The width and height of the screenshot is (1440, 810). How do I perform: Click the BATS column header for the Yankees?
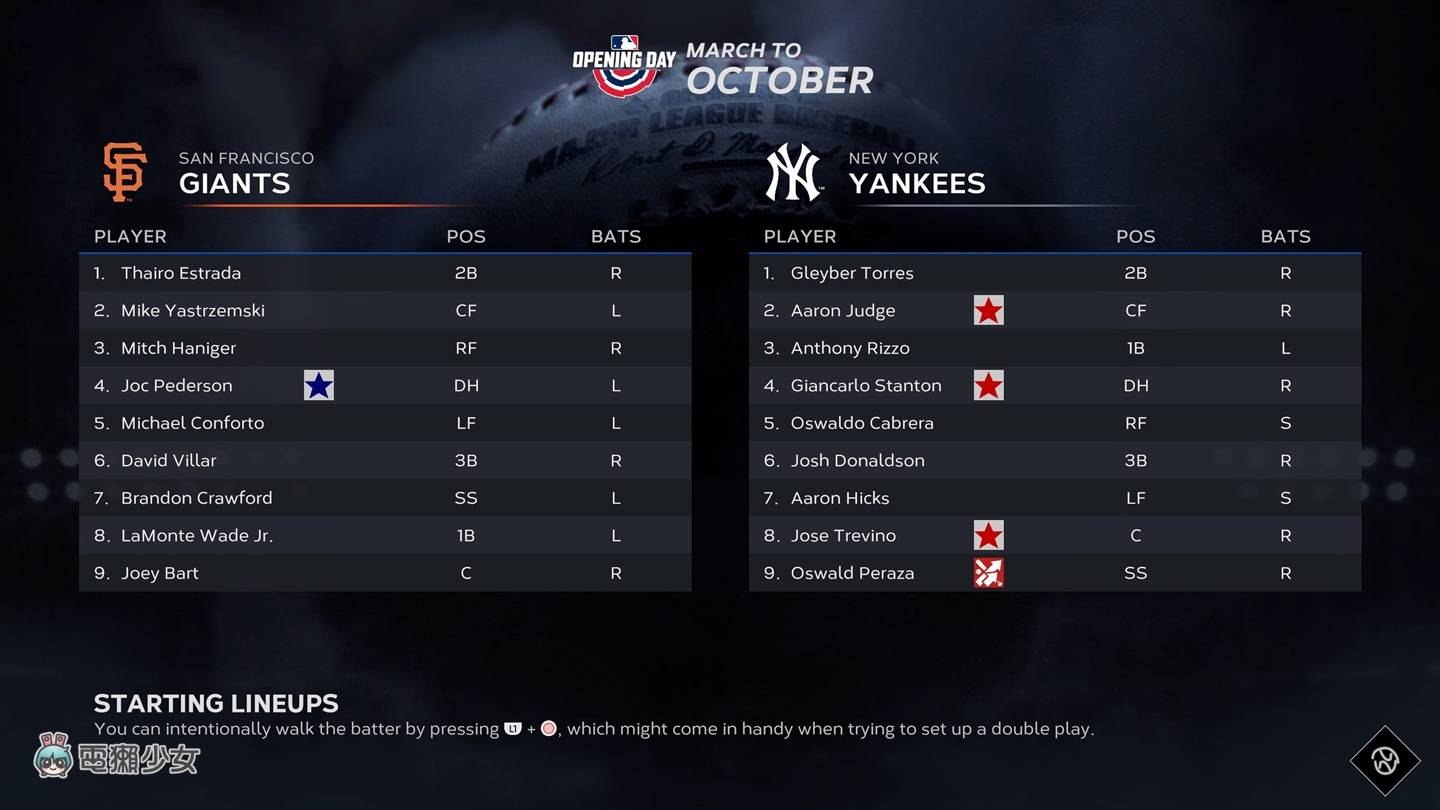pos(1285,237)
